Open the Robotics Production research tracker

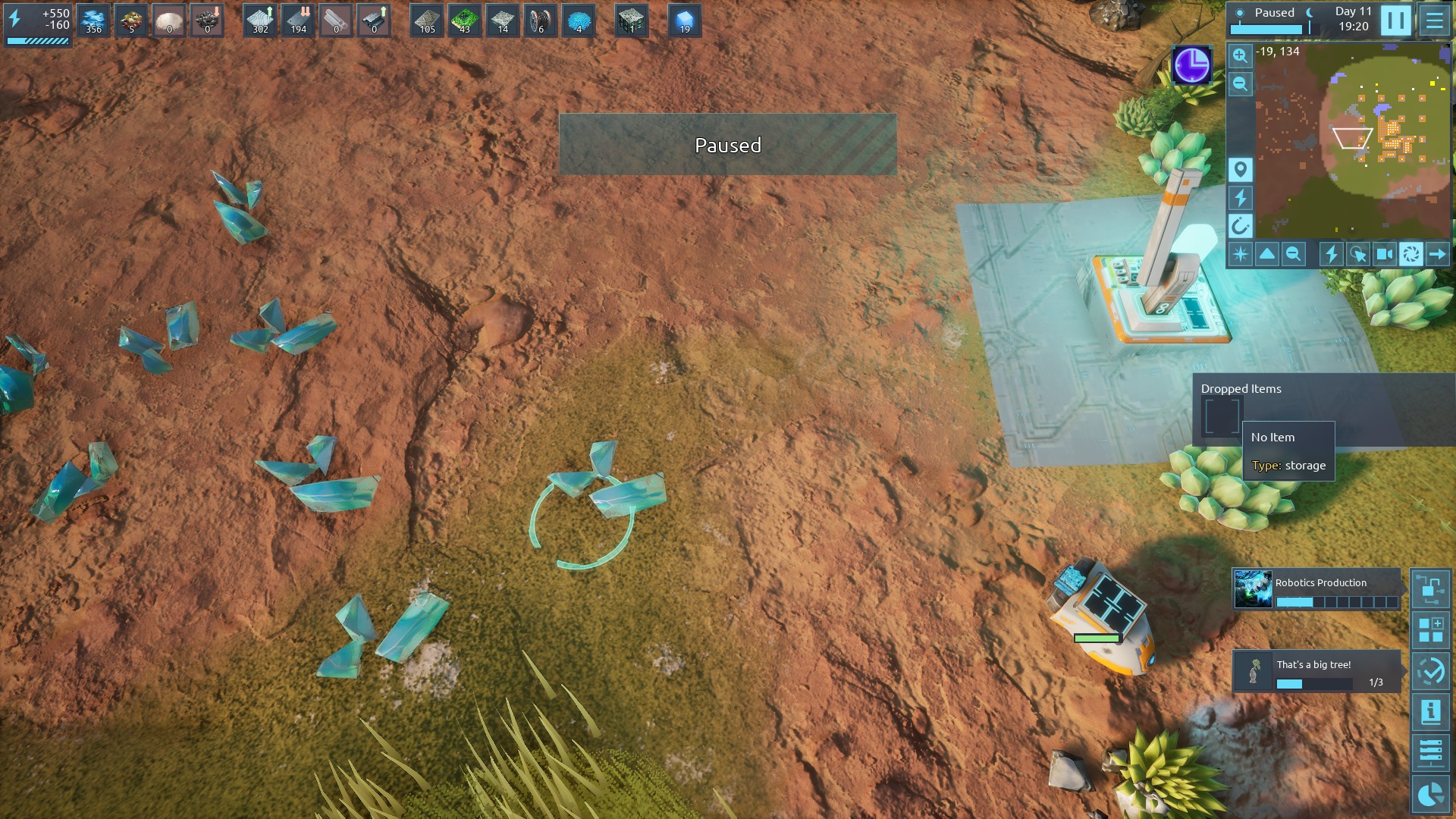click(x=1316, y=590)
